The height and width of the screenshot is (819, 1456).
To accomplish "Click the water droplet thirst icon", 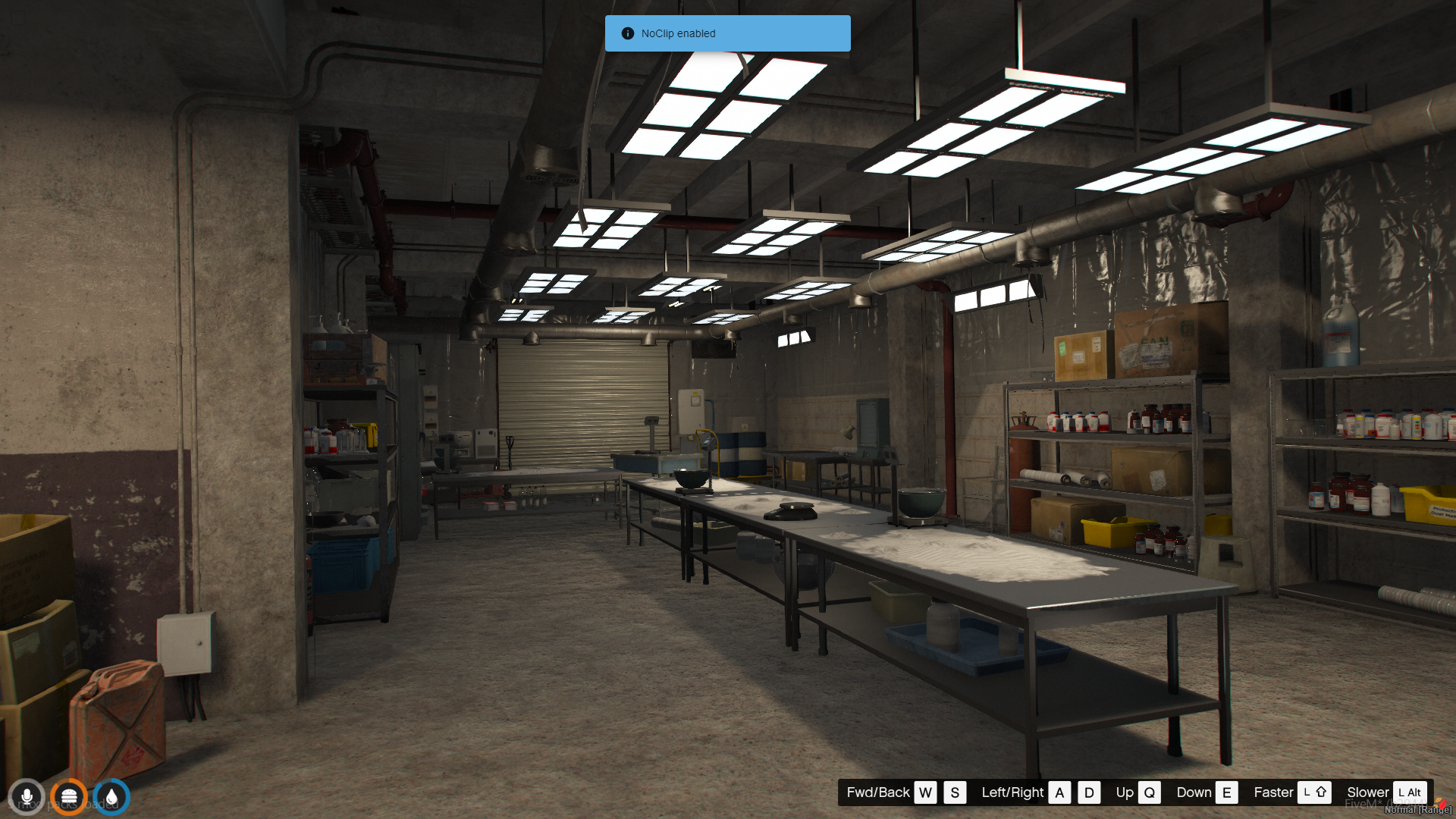I will [111, 797].
